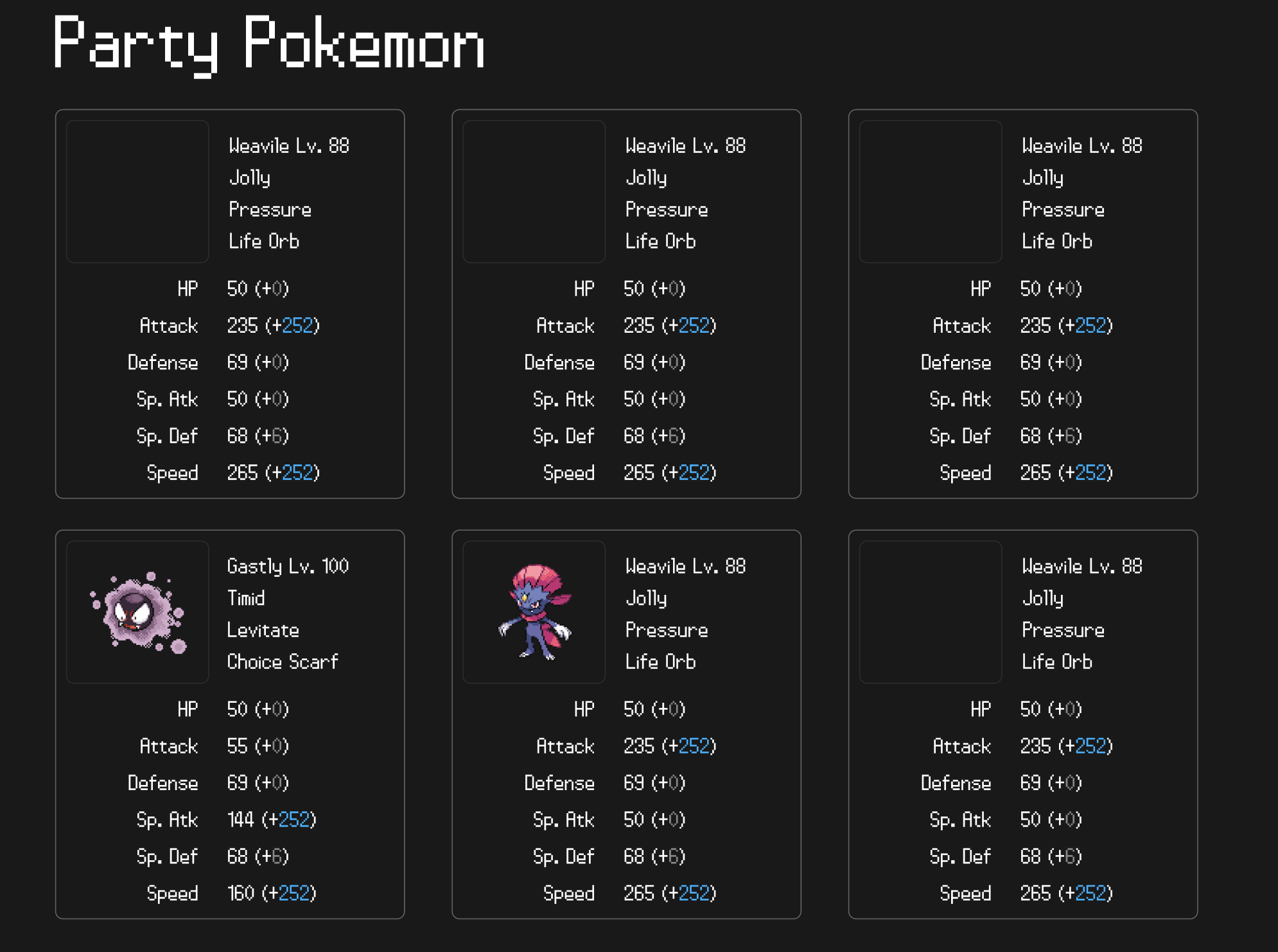The width and height of the screenshot is (1278, 952).
Task: Click the Gastly sprite thumbnail
Action: [137, 612]
